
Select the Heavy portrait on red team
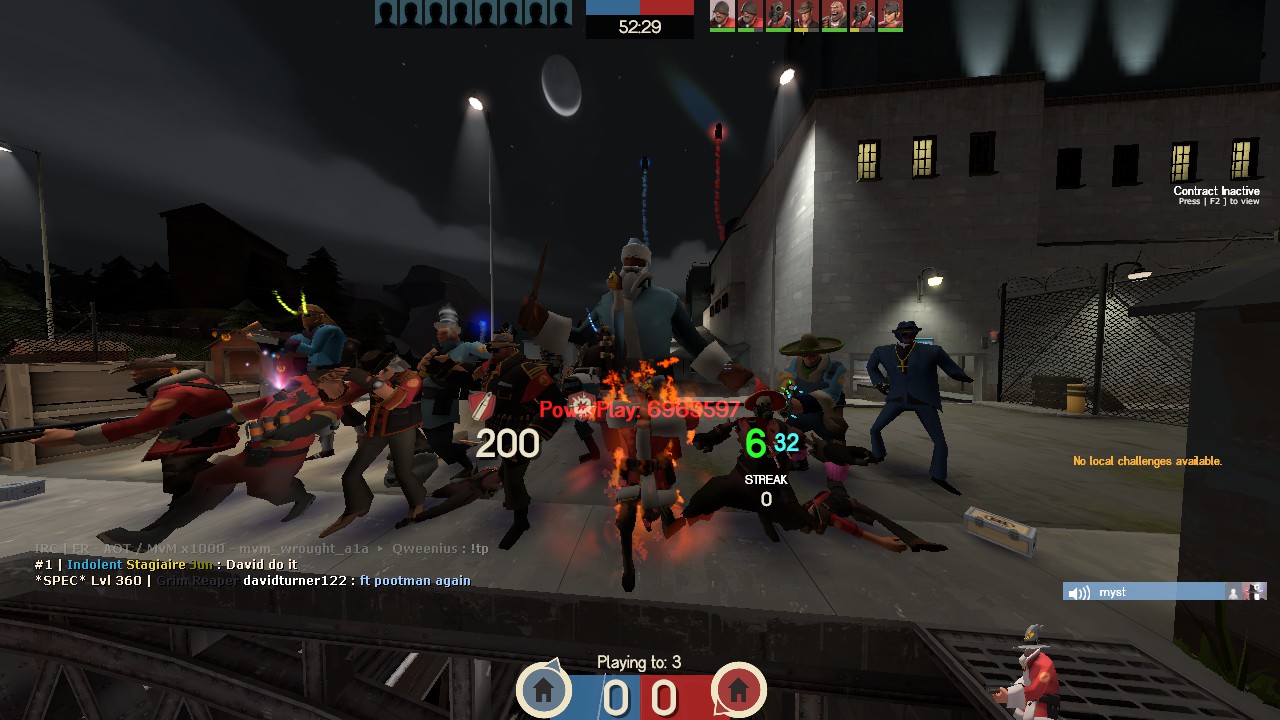click(x=833, y=14)
